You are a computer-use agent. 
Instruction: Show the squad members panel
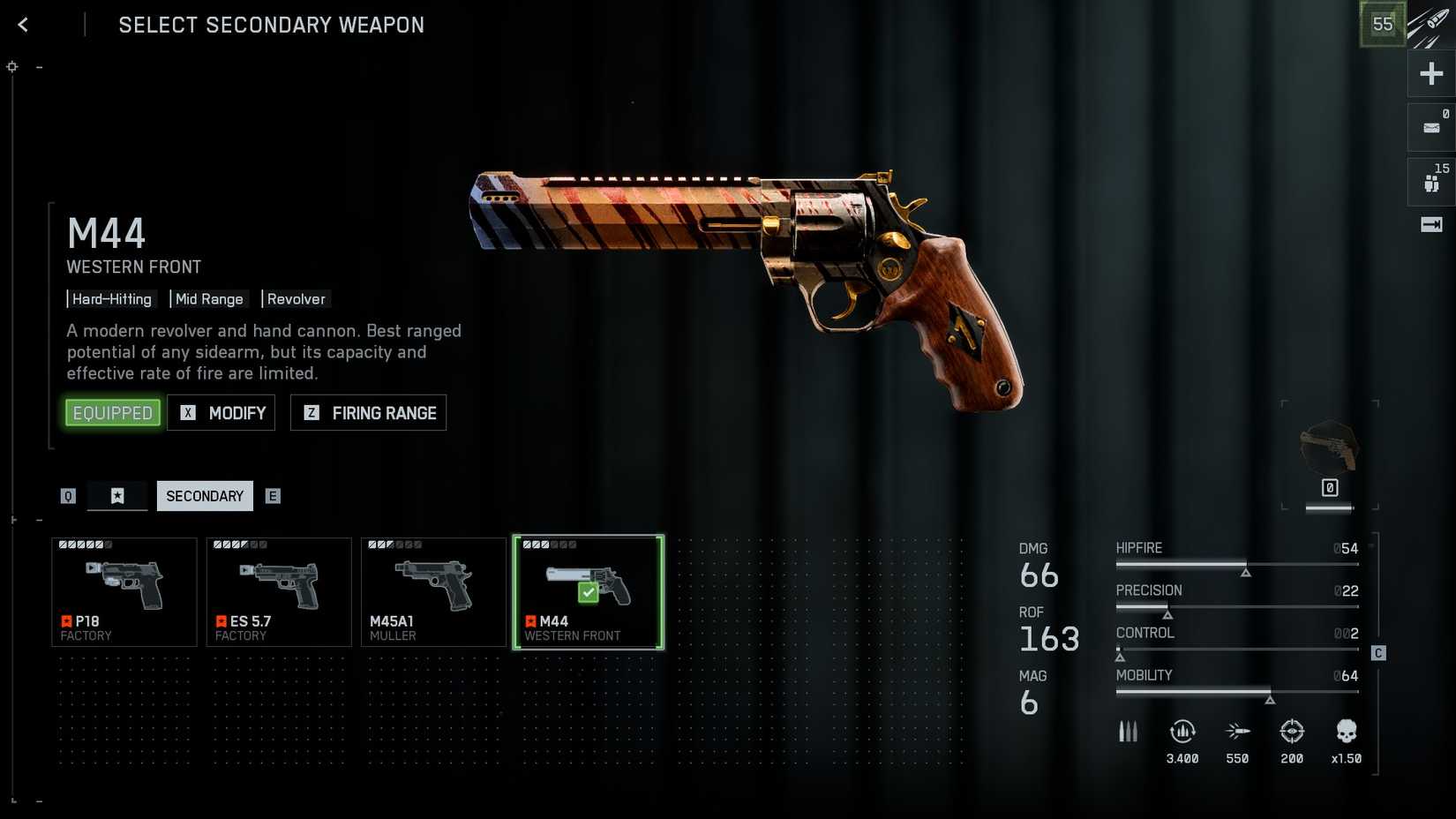(1431, 182)
